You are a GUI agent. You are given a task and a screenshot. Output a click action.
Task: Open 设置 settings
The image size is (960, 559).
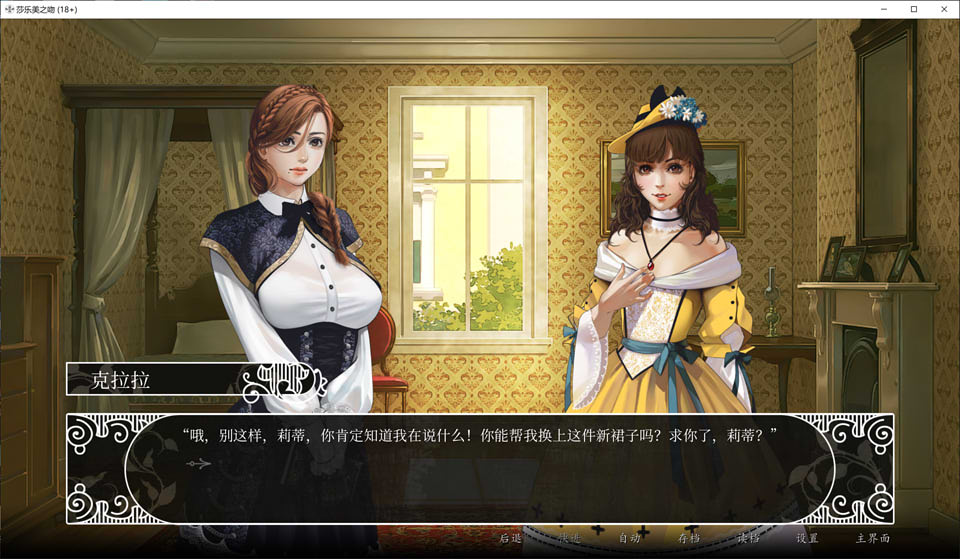click(807, 538)
